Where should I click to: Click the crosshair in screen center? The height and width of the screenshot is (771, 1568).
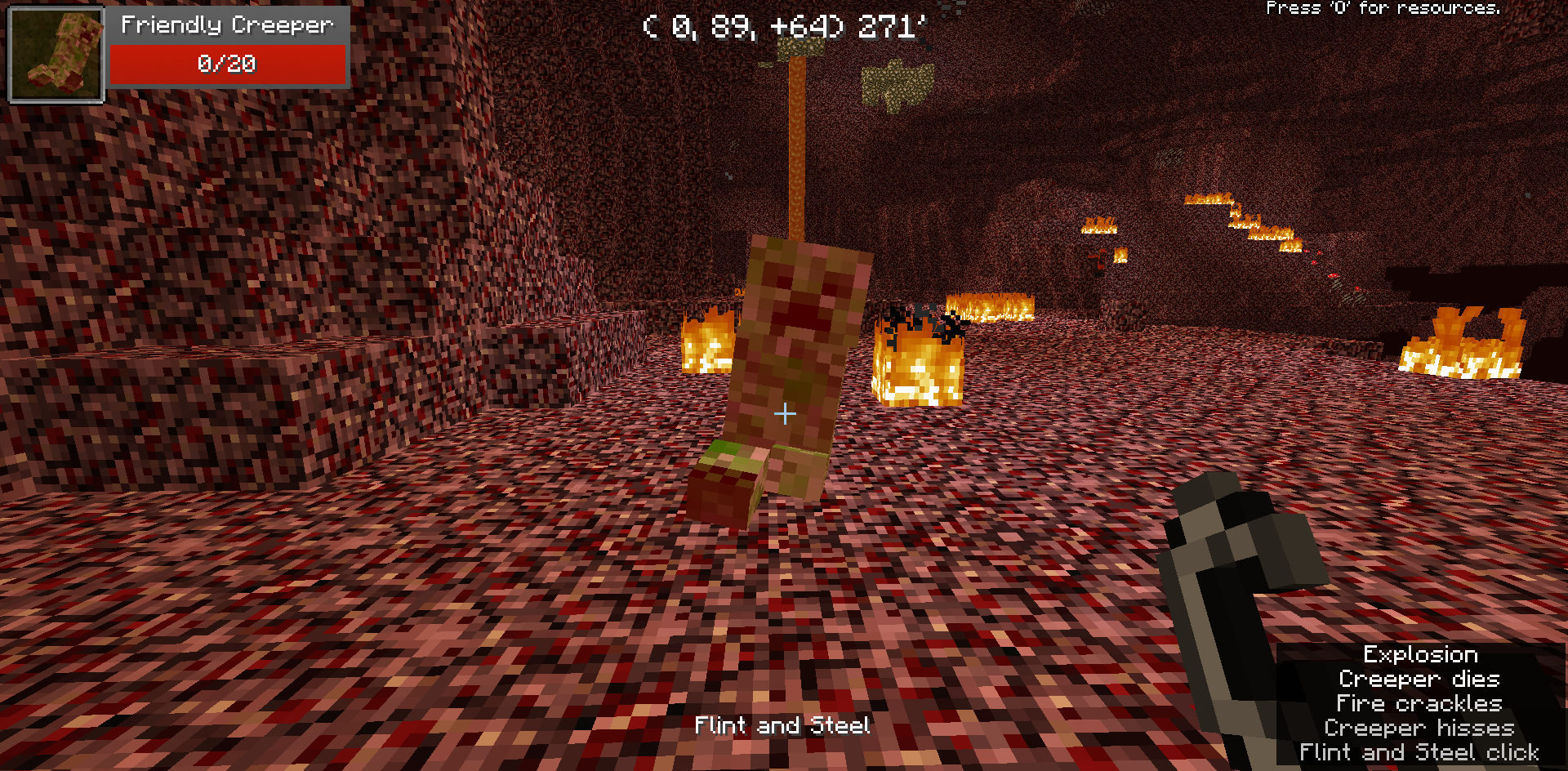pos(784,414)
